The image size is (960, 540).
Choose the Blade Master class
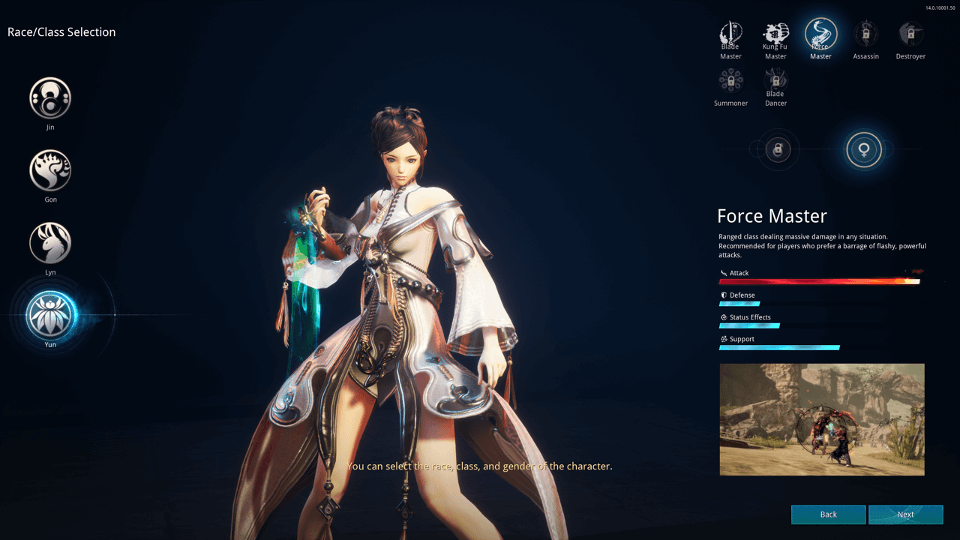[x=731, y=35]
